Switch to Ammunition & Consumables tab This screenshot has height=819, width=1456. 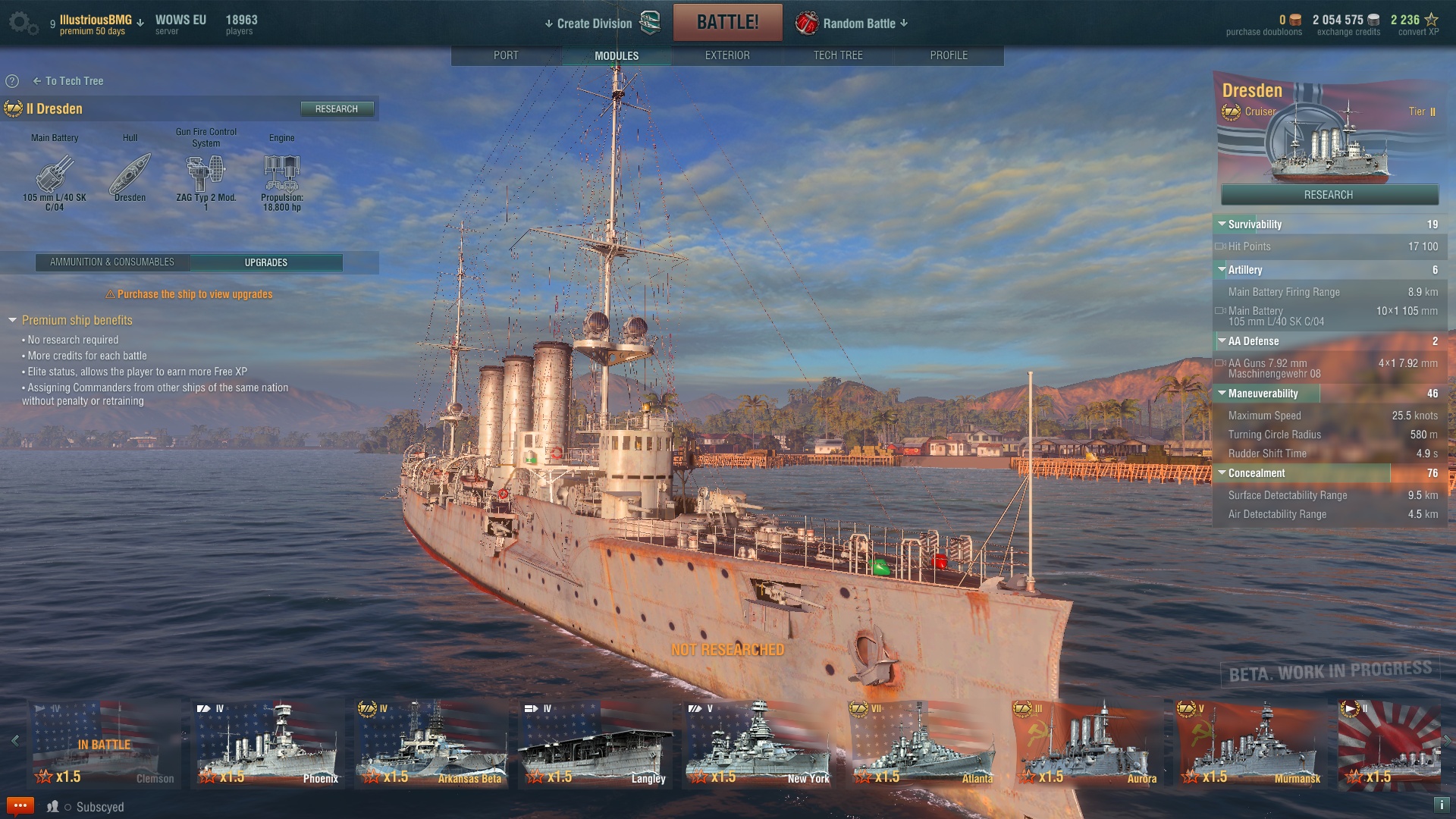(112, 262)
